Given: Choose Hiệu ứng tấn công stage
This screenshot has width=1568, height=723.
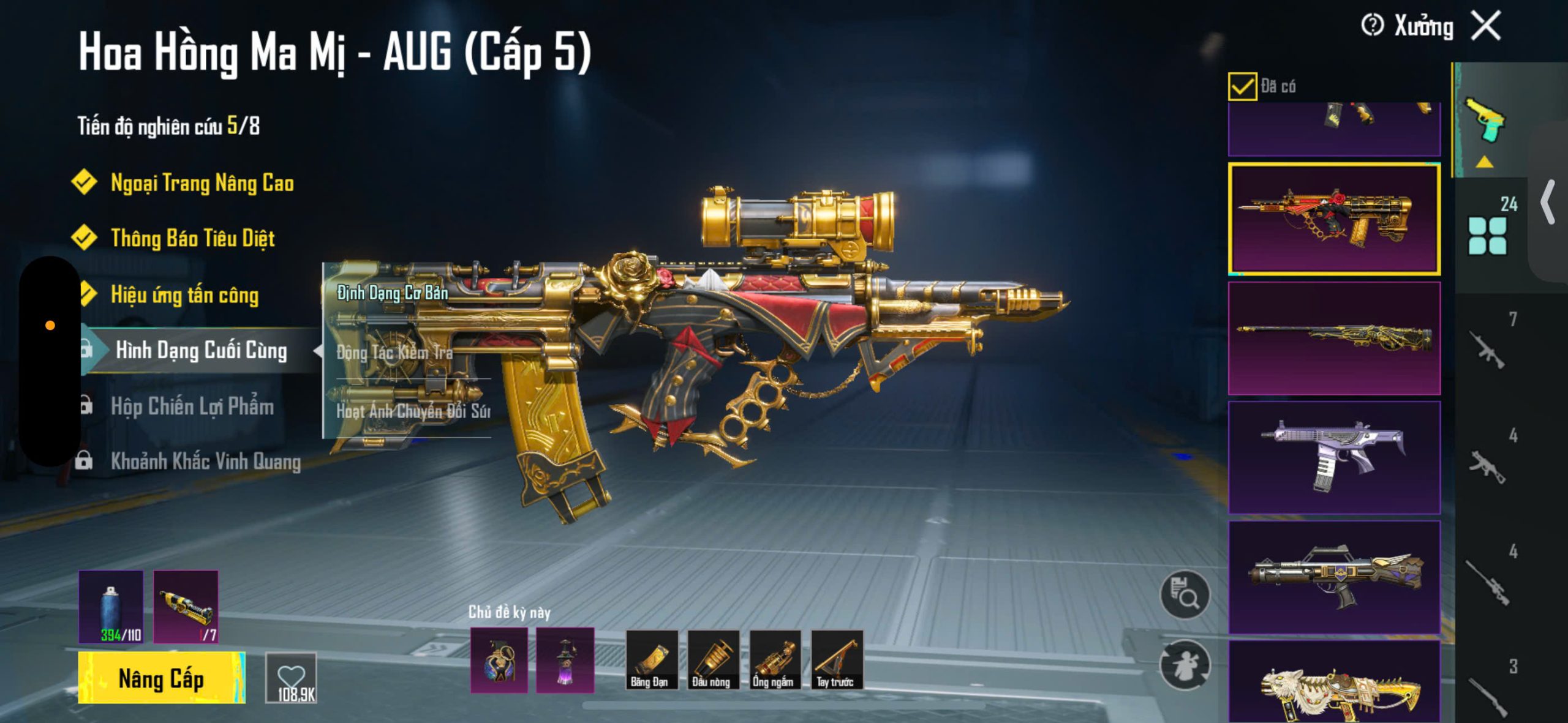Looking at the screenshot, I should 184,295.
